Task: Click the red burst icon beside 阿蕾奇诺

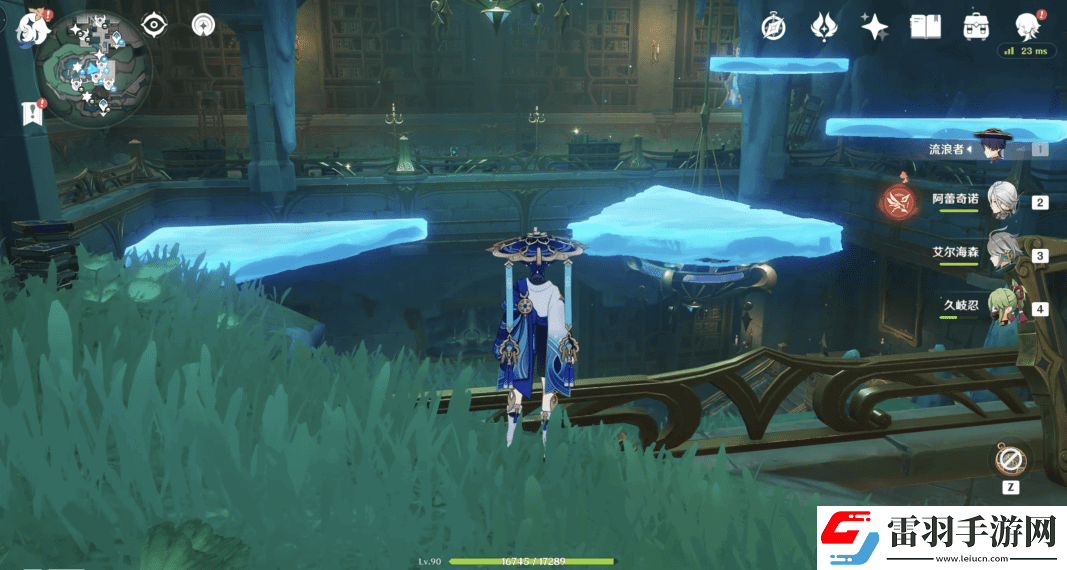Action: pyautogui.click(x=898, y=201)
